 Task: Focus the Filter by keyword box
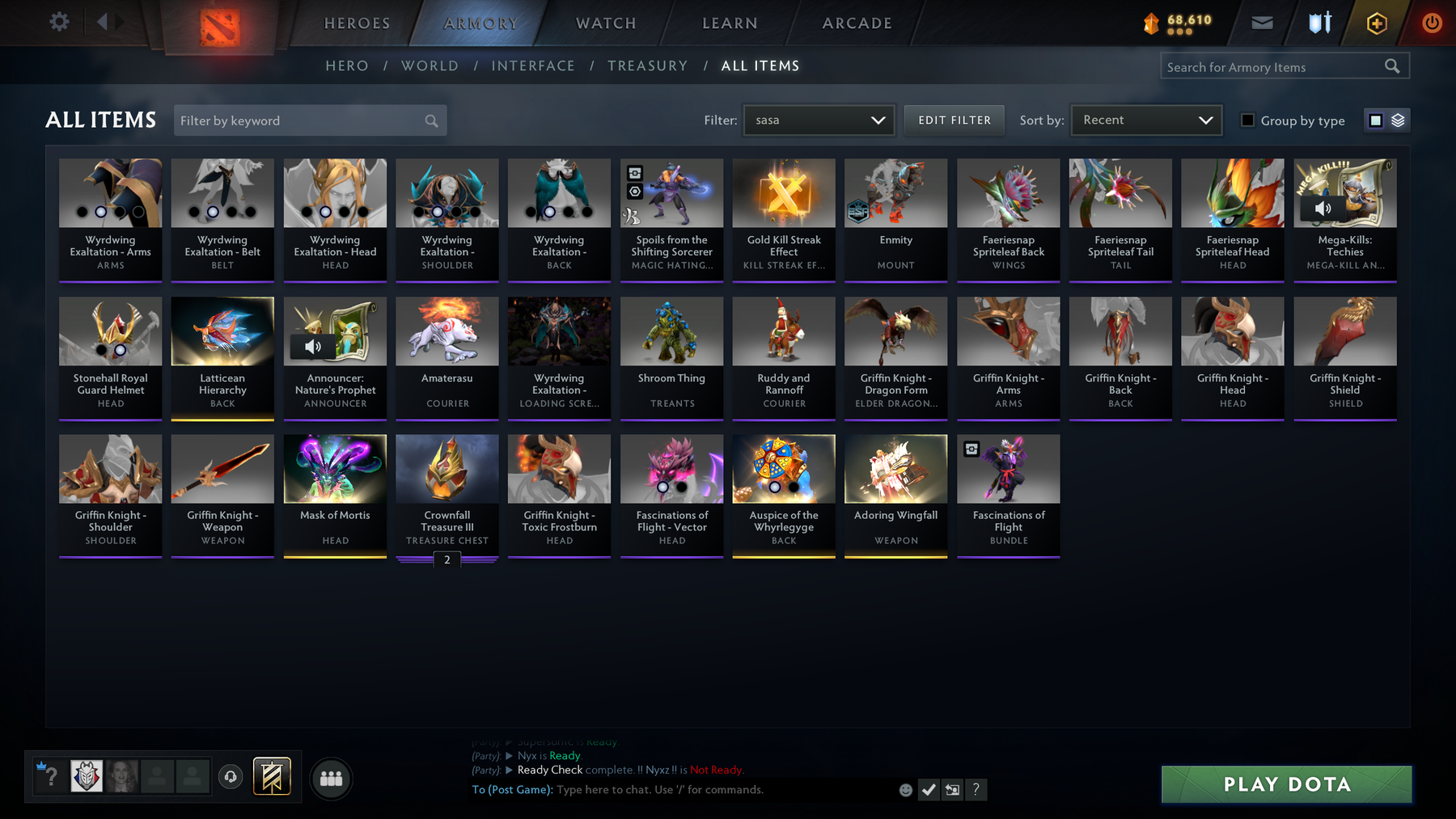click(x=299, y=120)
